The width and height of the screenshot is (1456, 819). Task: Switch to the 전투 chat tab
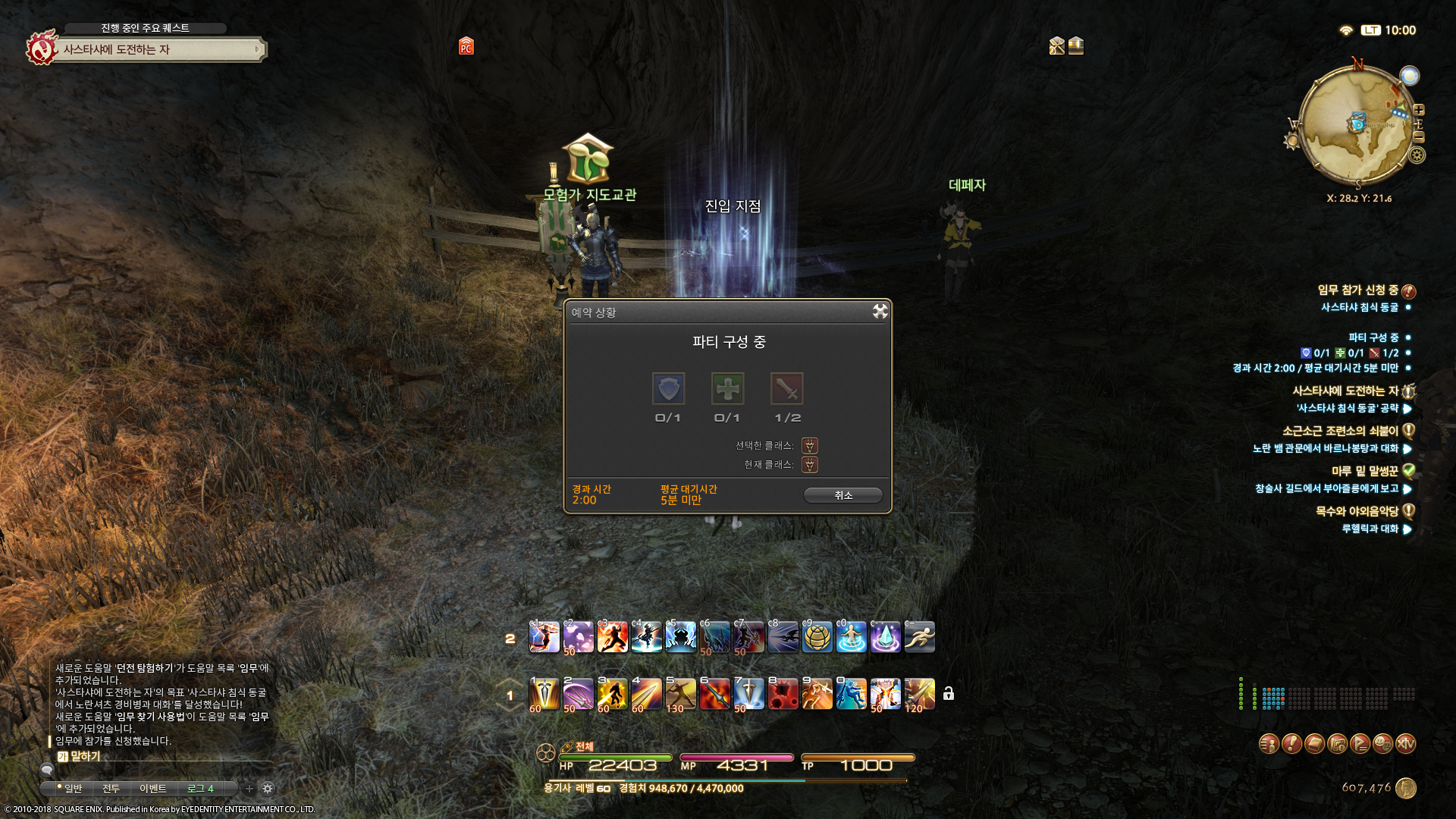(111, 789)
